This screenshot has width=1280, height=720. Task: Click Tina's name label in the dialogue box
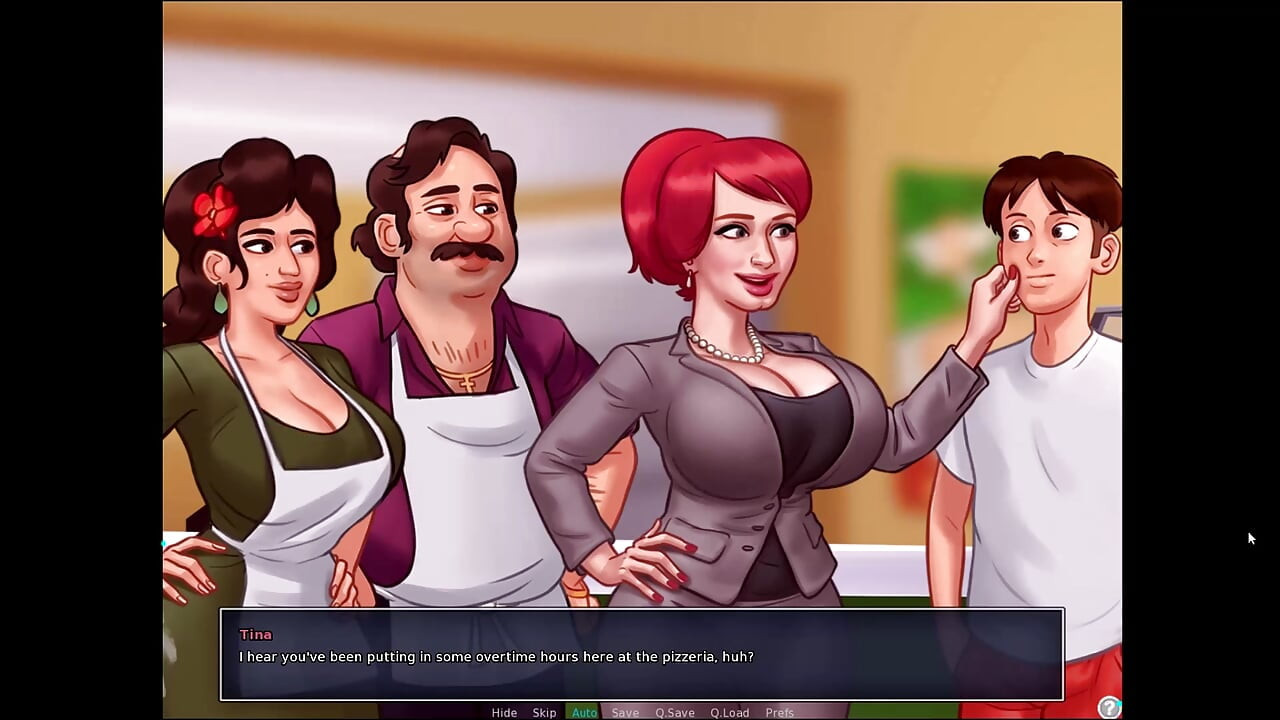point(255,634)
